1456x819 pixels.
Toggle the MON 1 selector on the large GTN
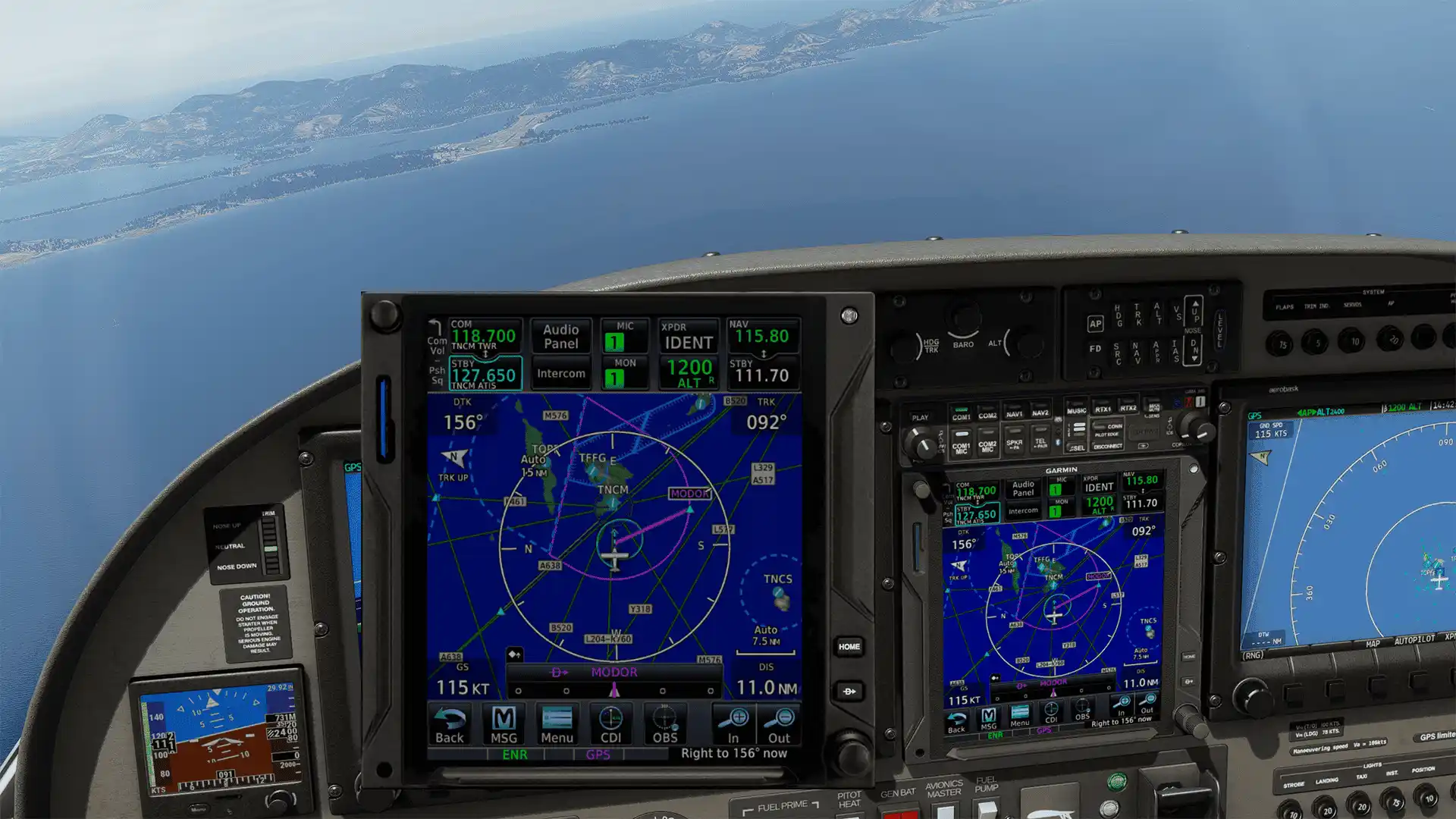click(625, 373)
